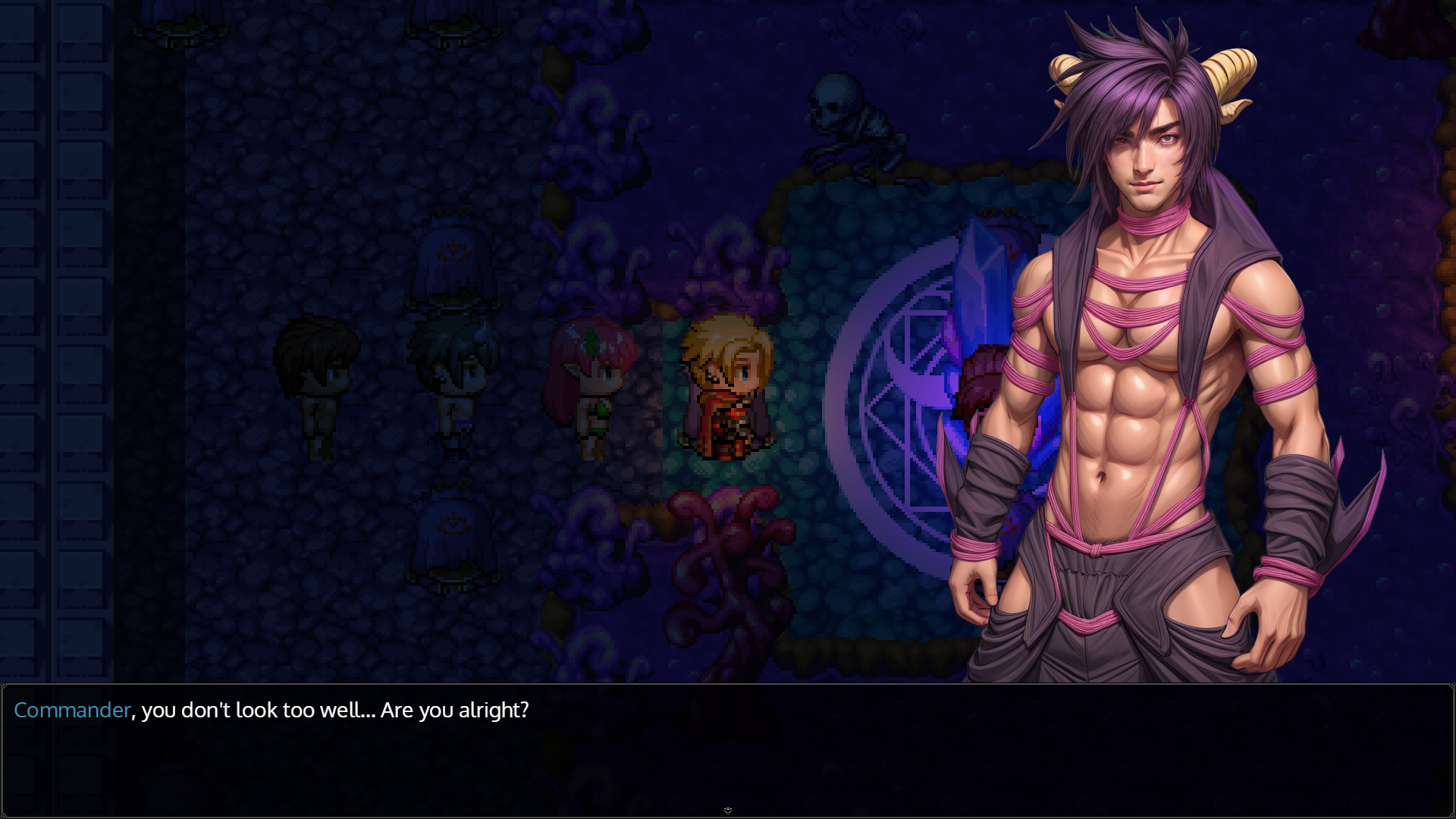Click the small continue arrow under the dialogue
This screenshot has height=819, width=1456.
(x=728, y=811)
